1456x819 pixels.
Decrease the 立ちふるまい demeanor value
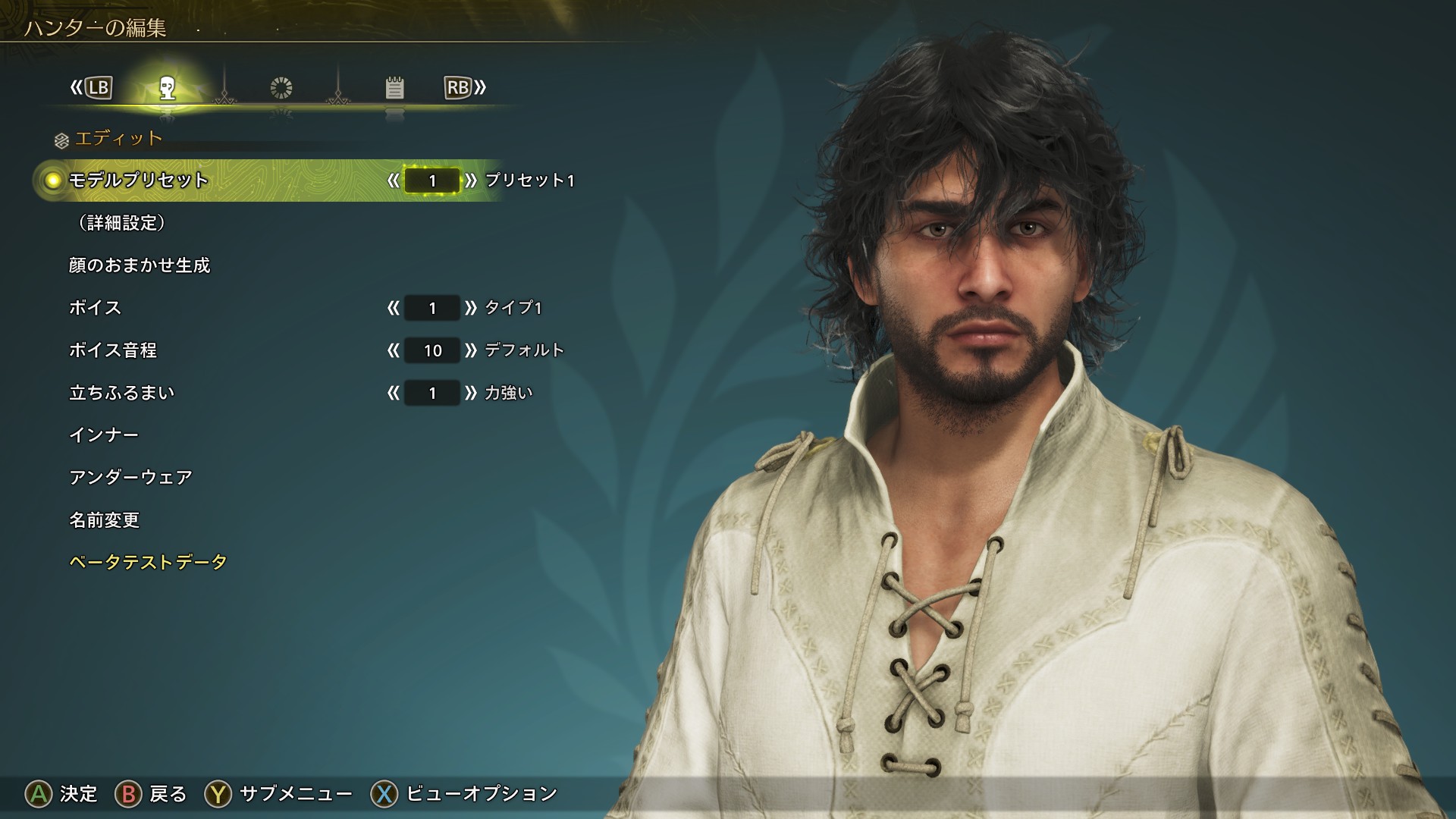pyautogui.click(x=393, y=393)
